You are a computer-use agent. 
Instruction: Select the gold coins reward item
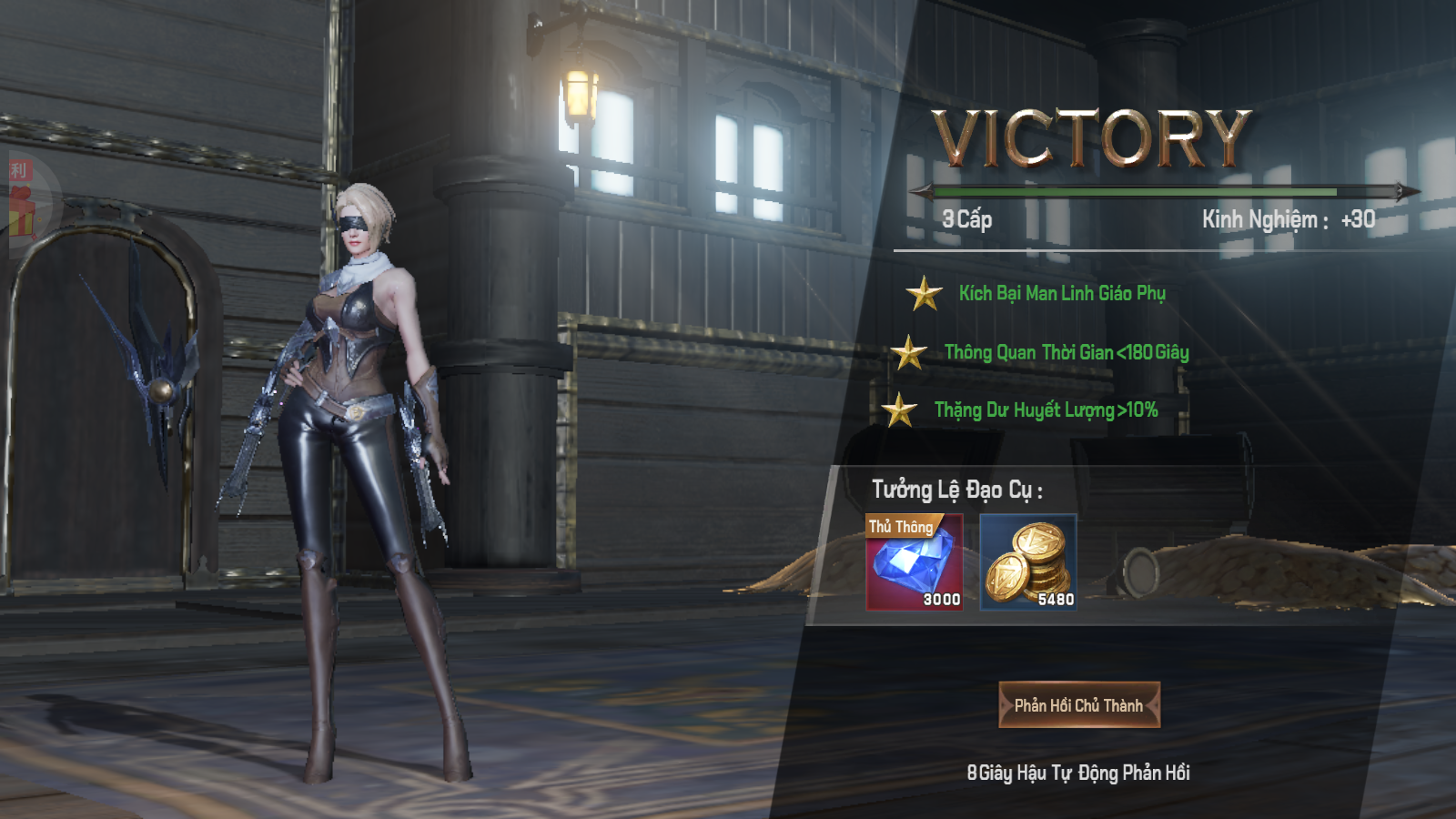(1028, 562)
